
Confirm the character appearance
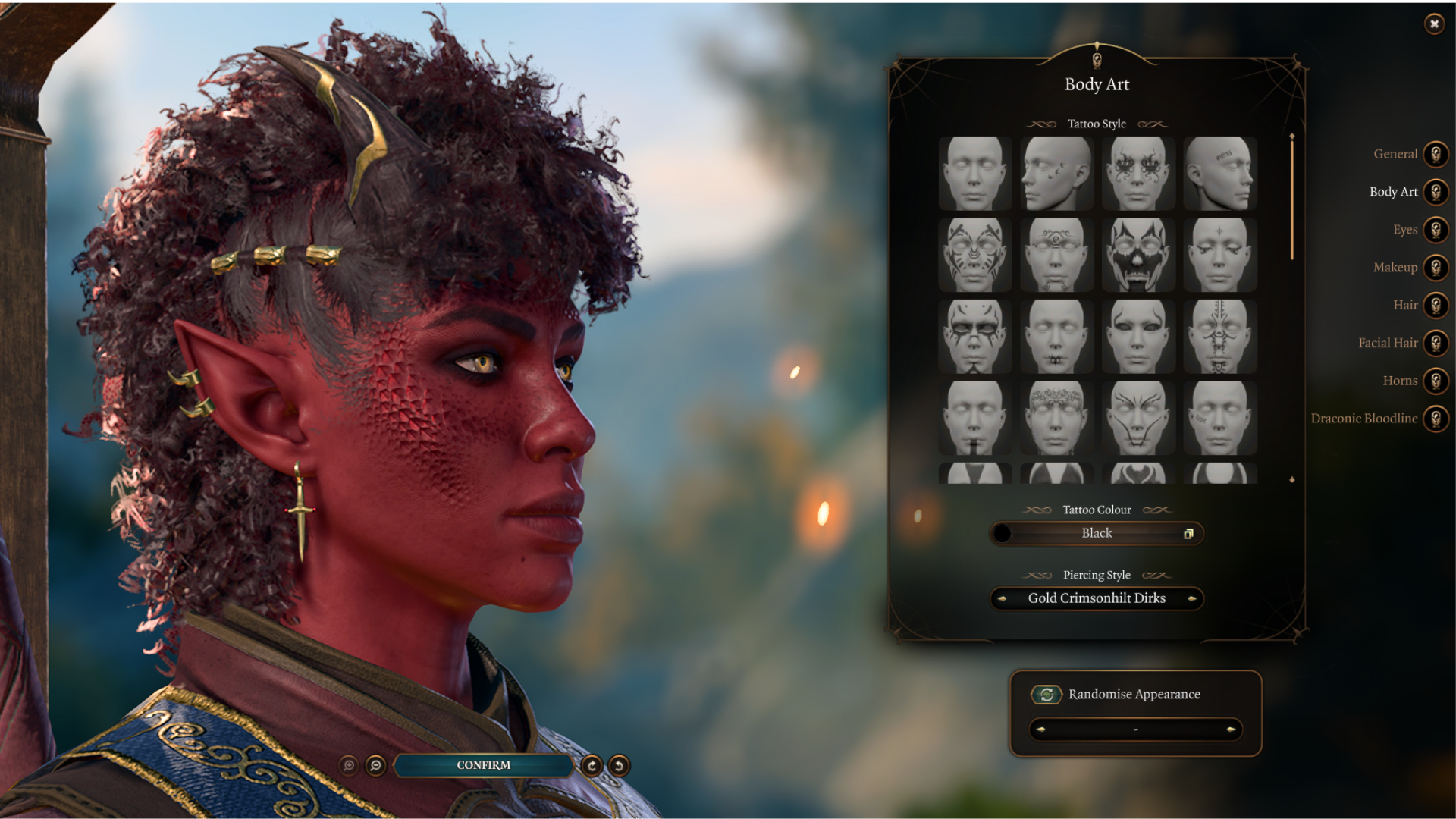(x=483, y=765)
